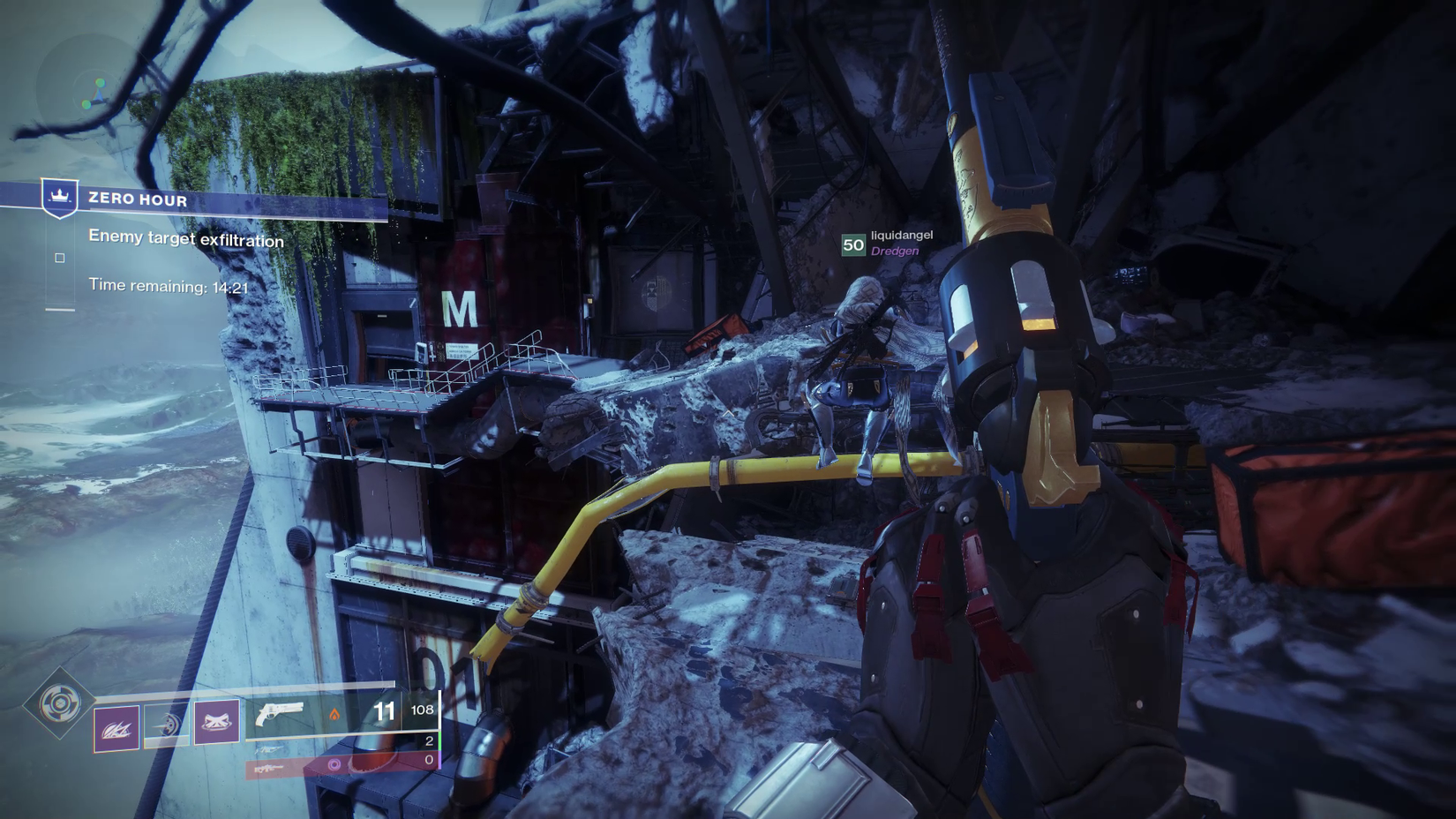
Task: Click the Enemy target exfiltration objective text
Action: 186,238
